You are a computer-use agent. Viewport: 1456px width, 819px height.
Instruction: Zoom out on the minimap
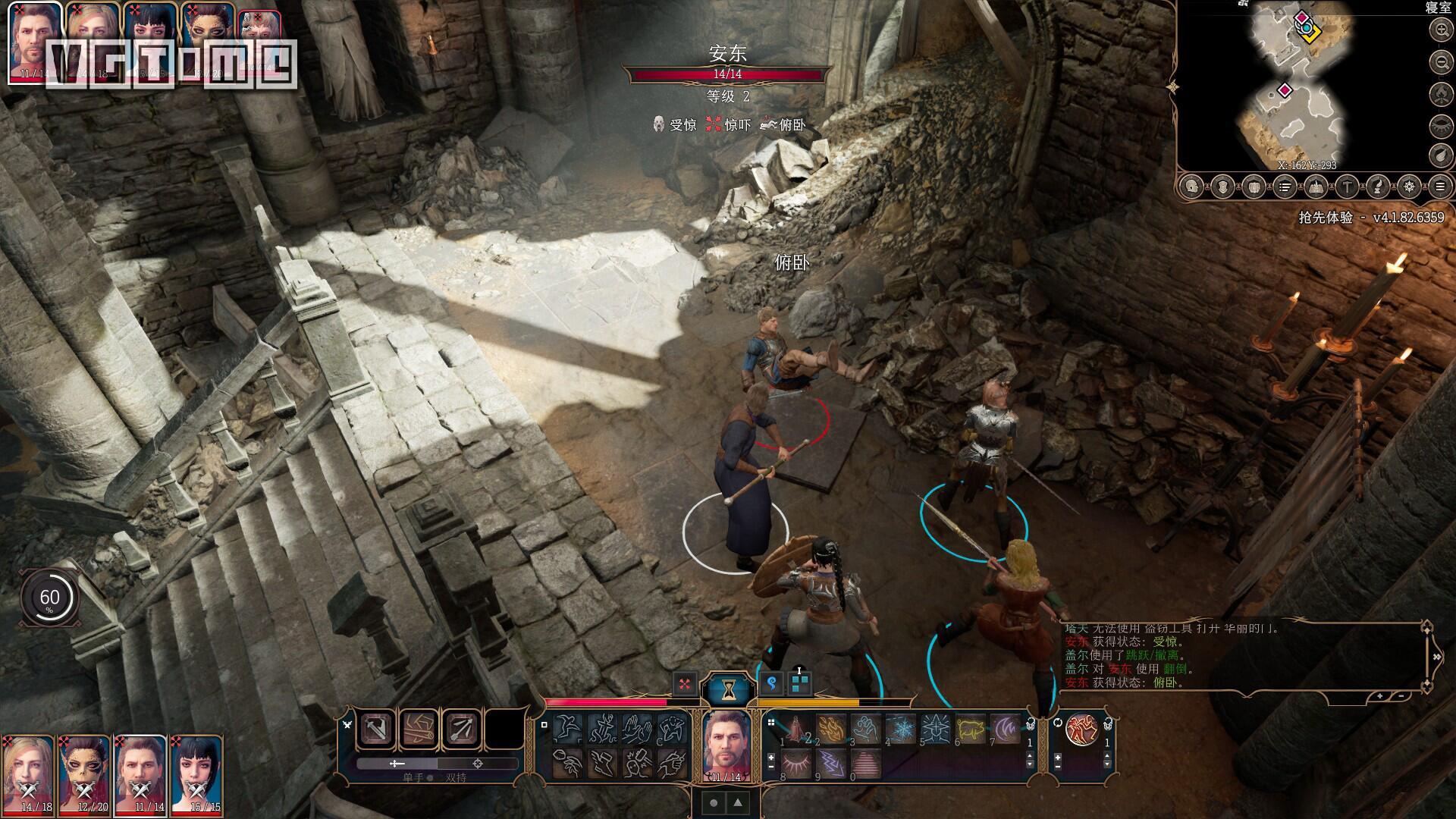click(1440, 61)
